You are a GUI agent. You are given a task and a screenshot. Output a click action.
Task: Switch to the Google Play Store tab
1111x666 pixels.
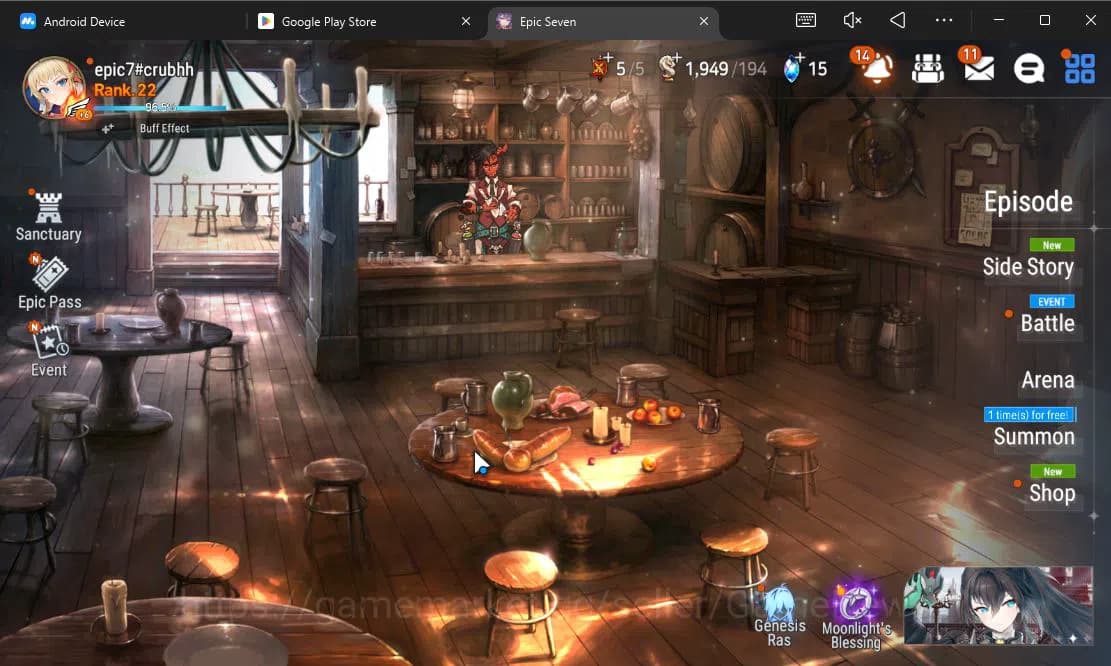click(x=329, y=21)
